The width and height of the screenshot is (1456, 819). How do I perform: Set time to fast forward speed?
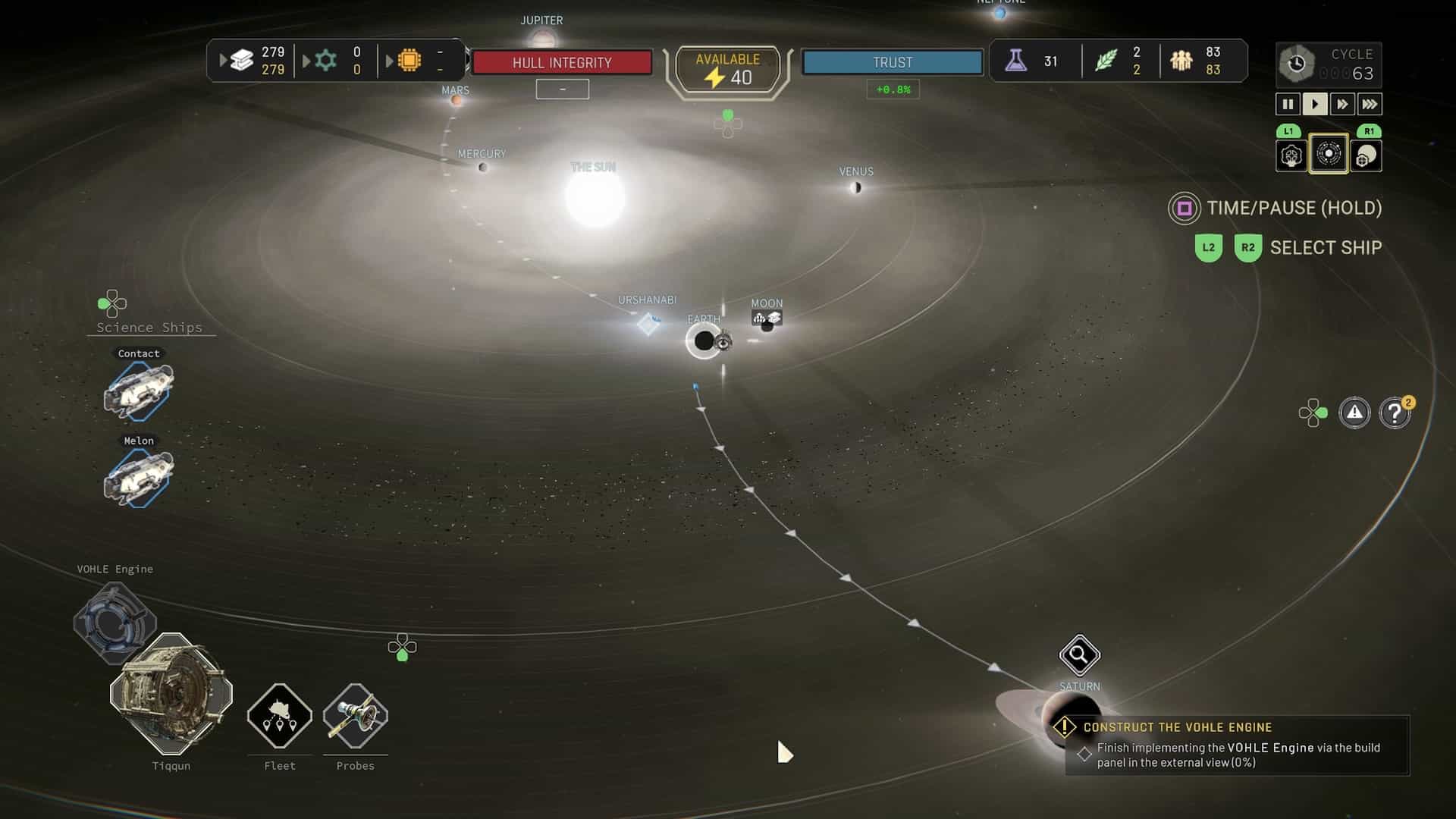point(1342,104)
